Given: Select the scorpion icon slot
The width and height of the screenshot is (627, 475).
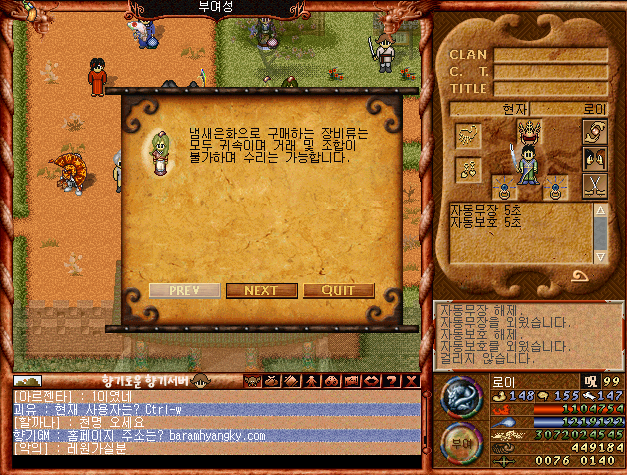Looking at the screenshot, I should (469, 134).
